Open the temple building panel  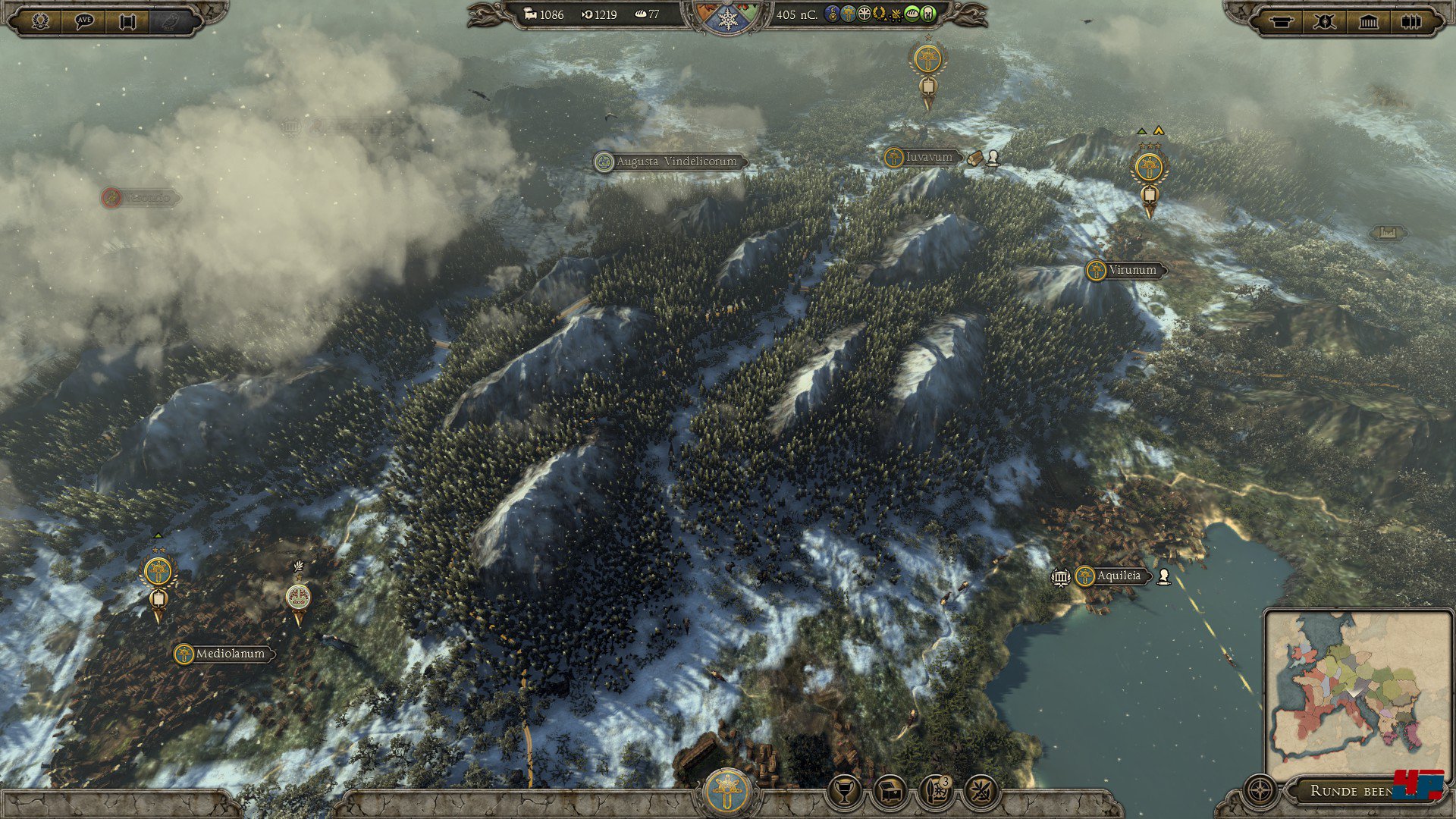point(1368,21)
